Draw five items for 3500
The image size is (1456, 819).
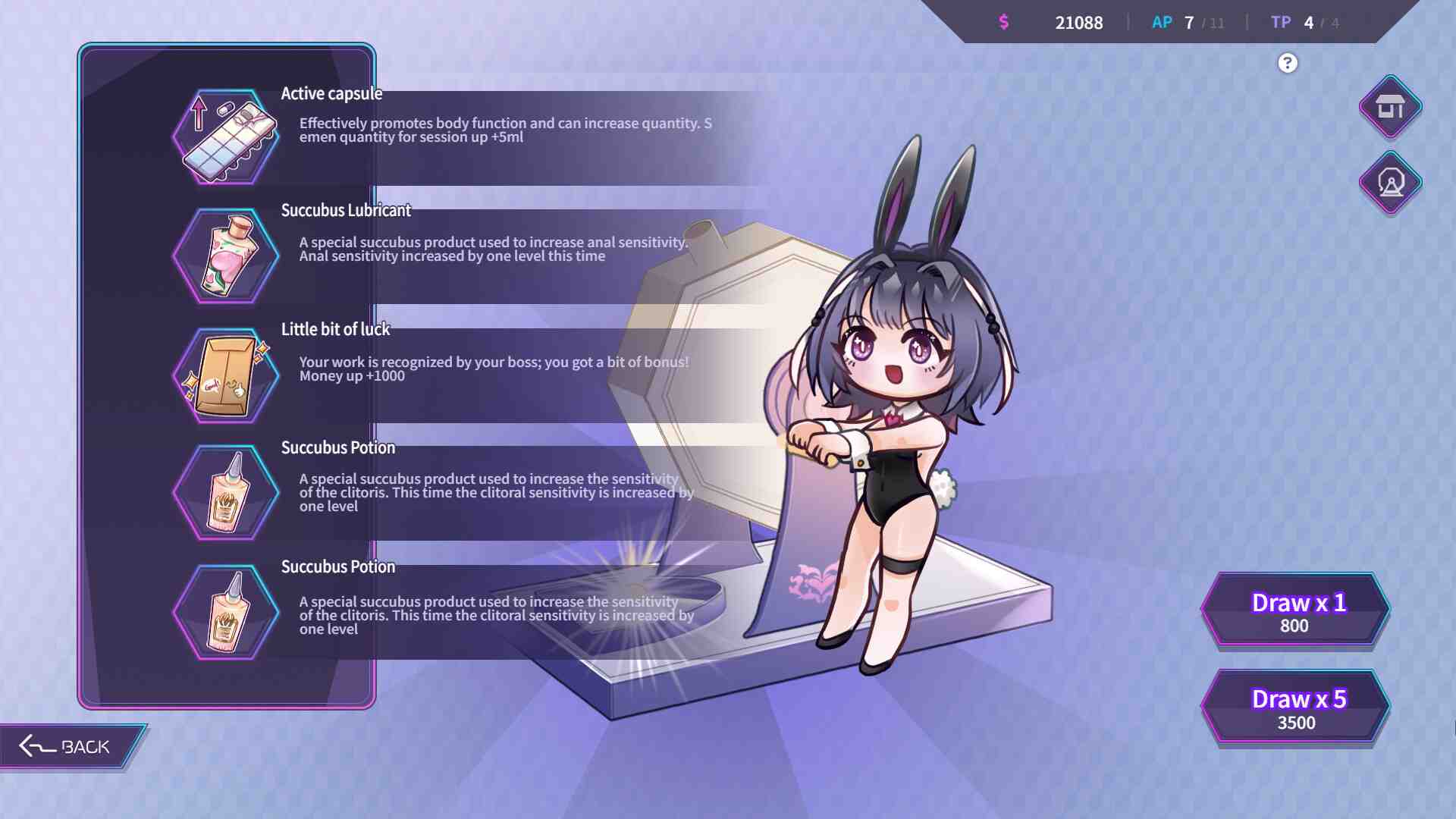click(1295, 708)
